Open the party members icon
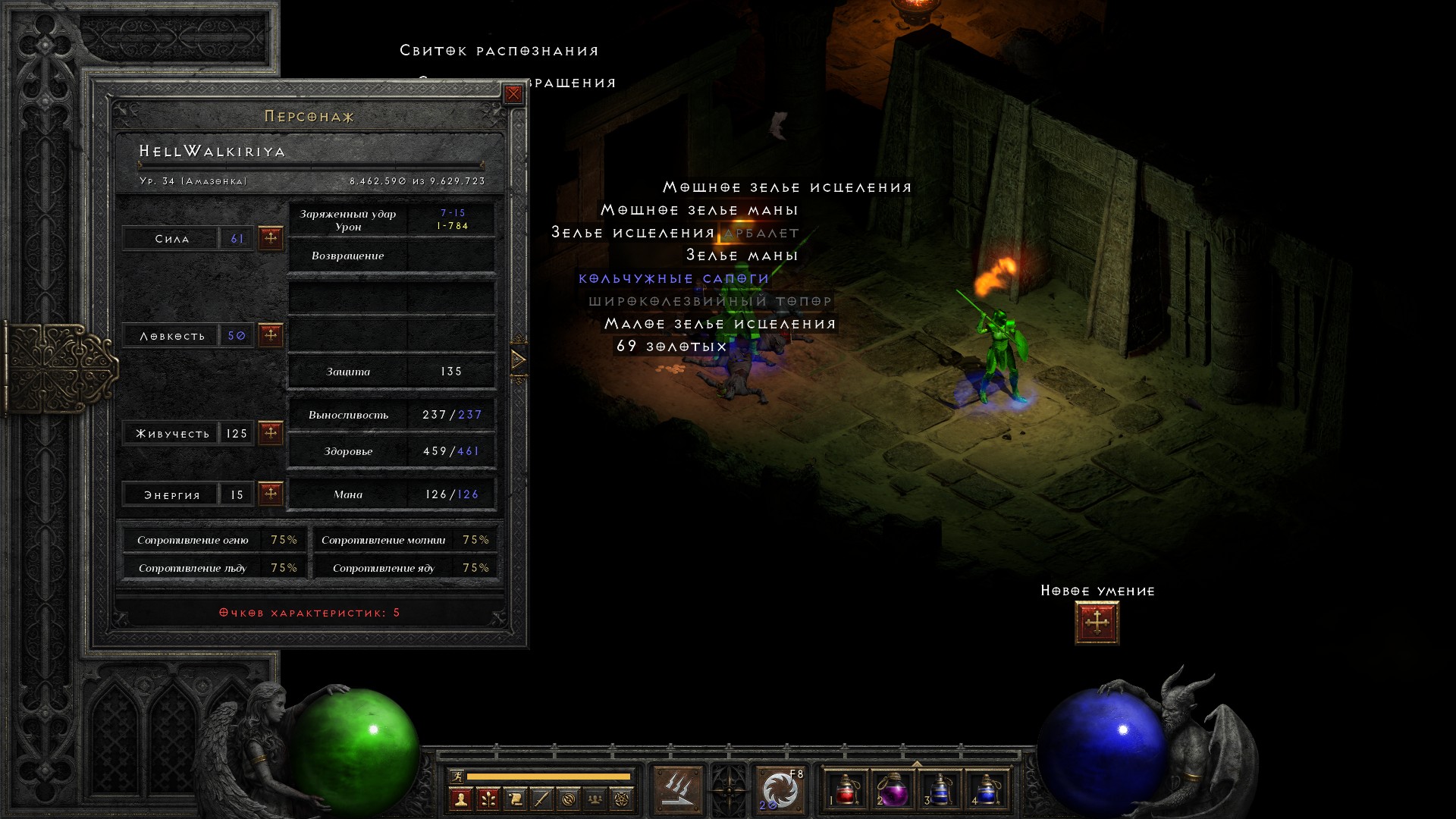Image resolution: width=1456 pixels, height=819 pixels. tap(595, 799)
